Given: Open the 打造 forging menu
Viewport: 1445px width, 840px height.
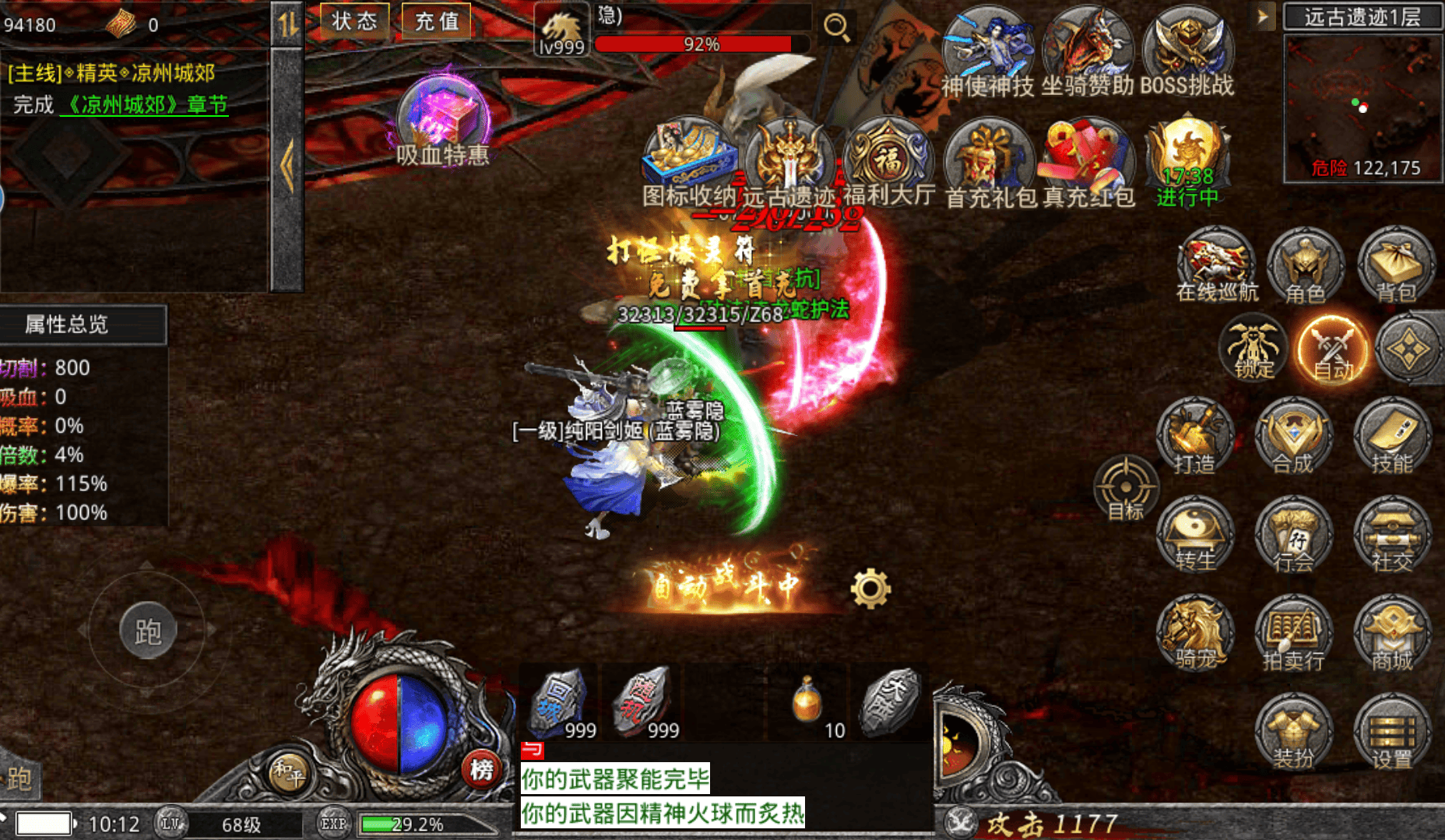Looking at the screenshot, I should (1194, 437).
